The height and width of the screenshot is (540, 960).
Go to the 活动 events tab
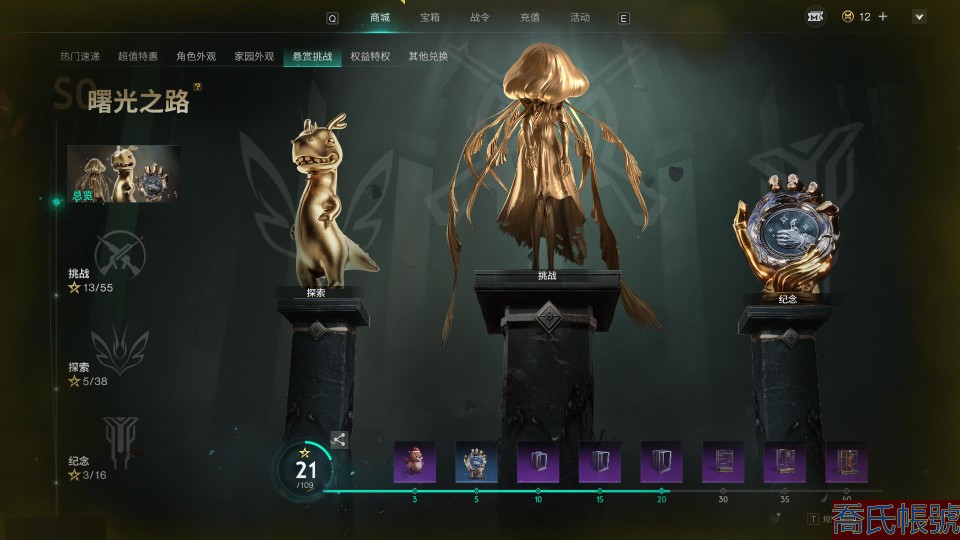(x=580, y=17)
